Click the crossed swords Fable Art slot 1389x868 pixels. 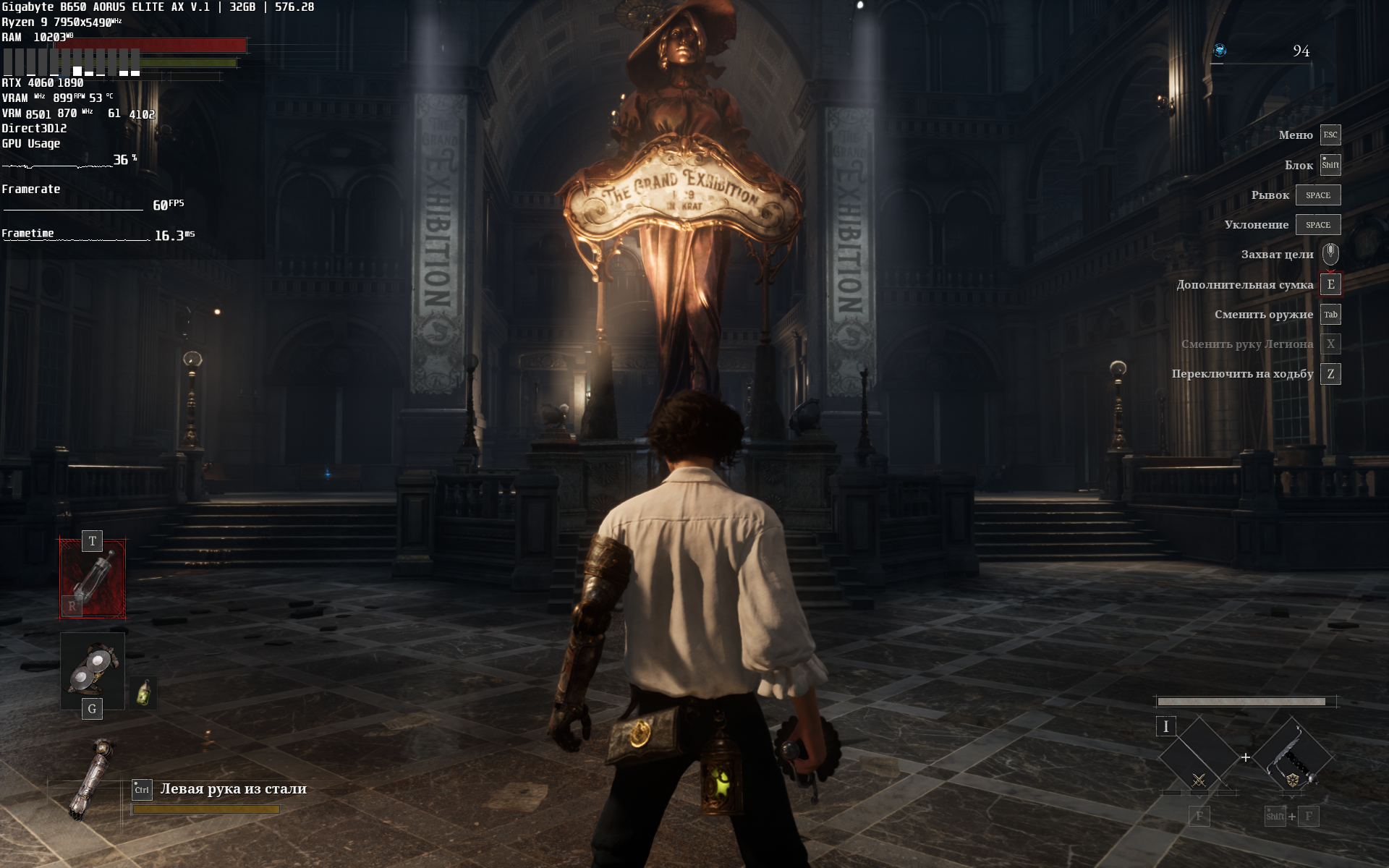pyautogui.click(x=1199, y=758)
